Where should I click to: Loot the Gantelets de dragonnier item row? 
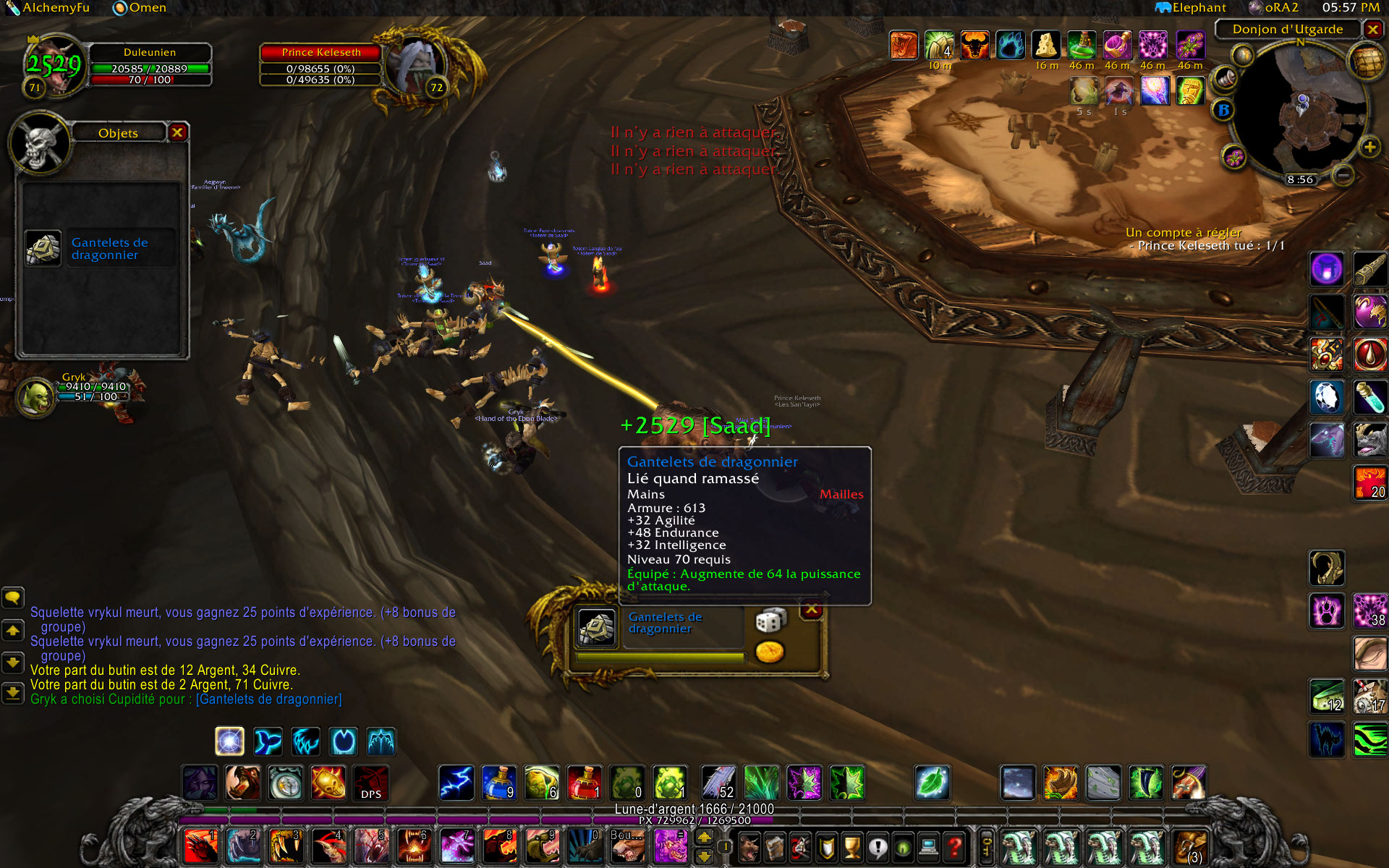101,249
